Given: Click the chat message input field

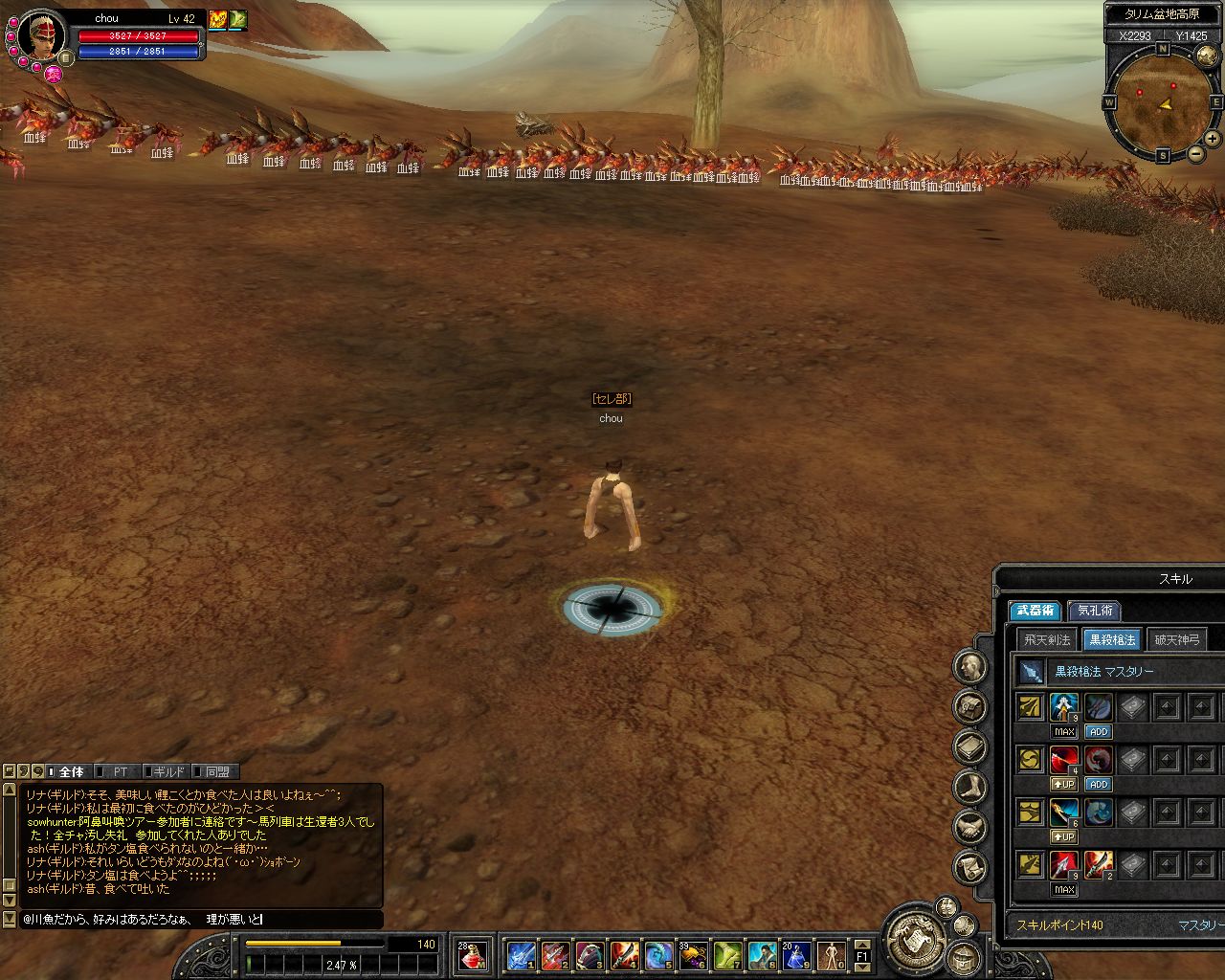Looking at the screenshot, I should pyautogui.click(x=201, y=920).
